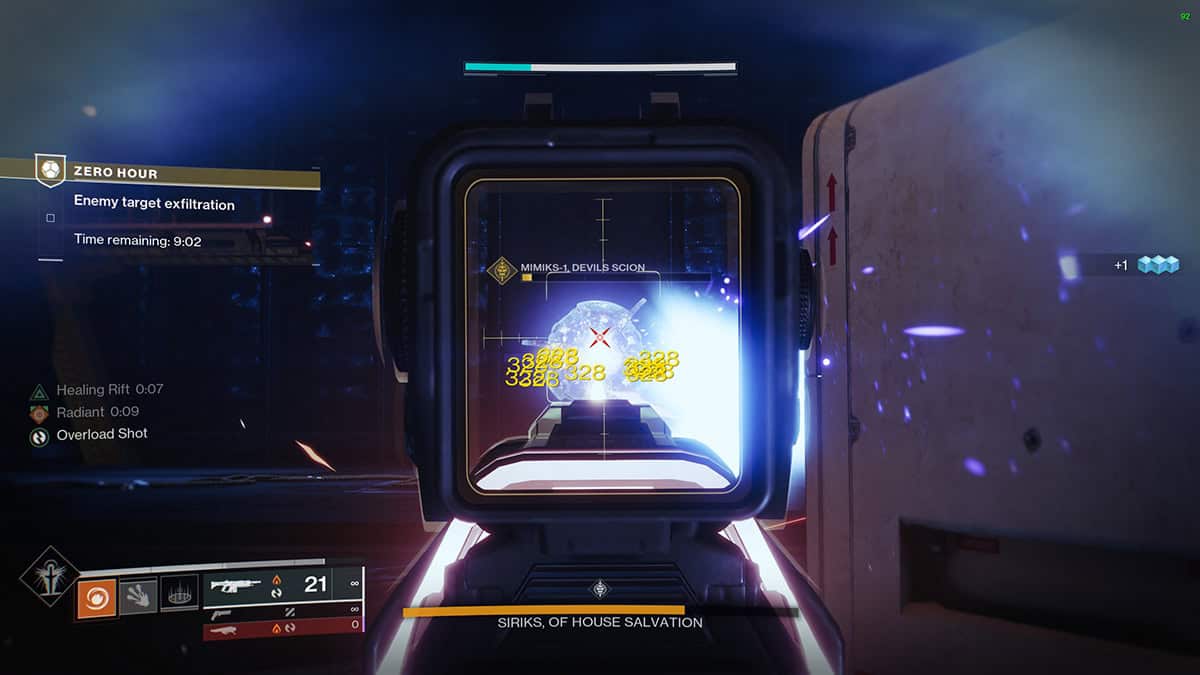Image resolution: width=1200 pixels, height=675 pixels.
Task: Open the Zero Hour objective tracker
Action: click(50, 171)
